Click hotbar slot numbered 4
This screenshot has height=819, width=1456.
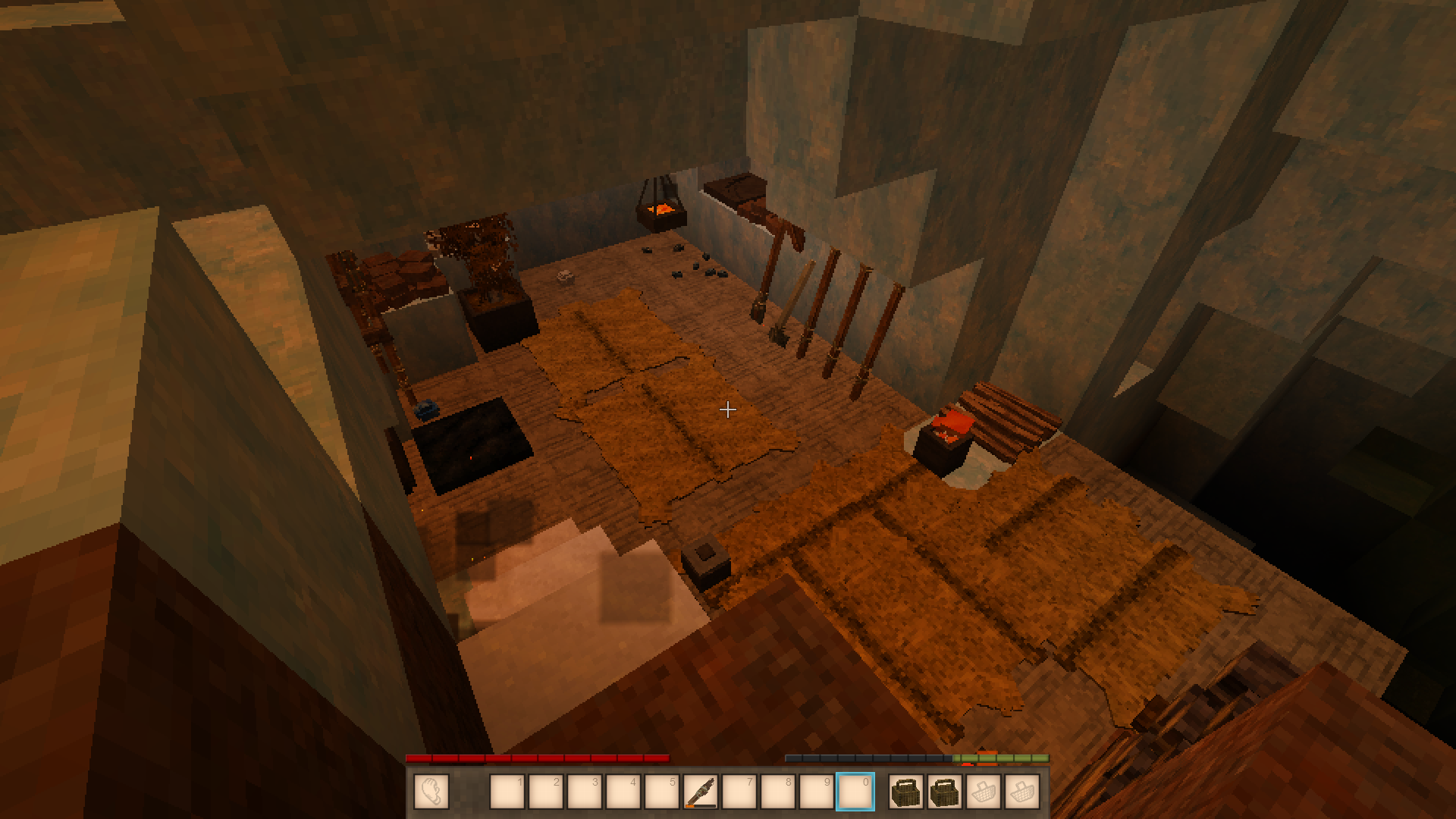point(623,792)
